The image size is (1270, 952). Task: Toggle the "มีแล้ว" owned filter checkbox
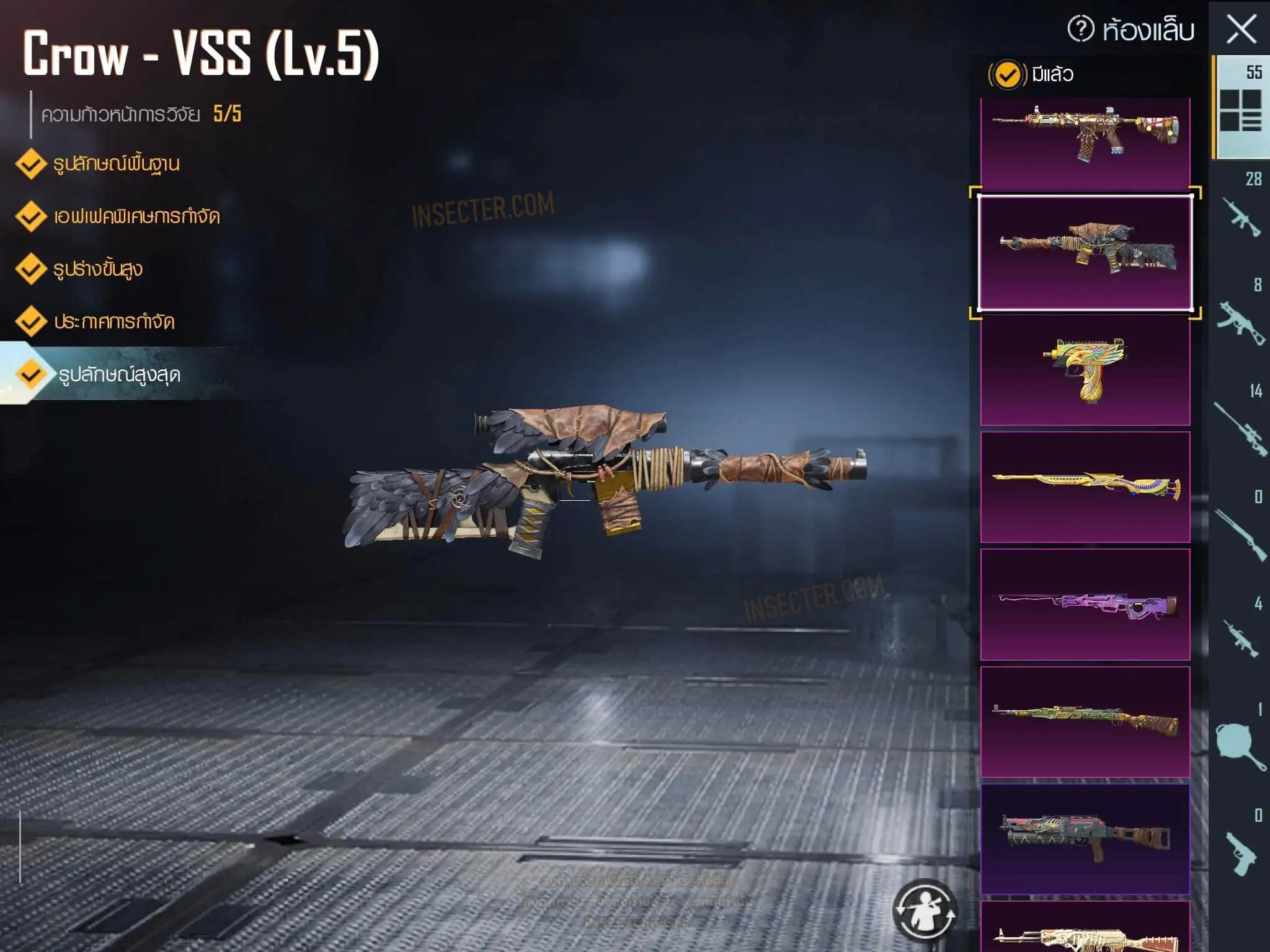click(x=1006, y=75)
